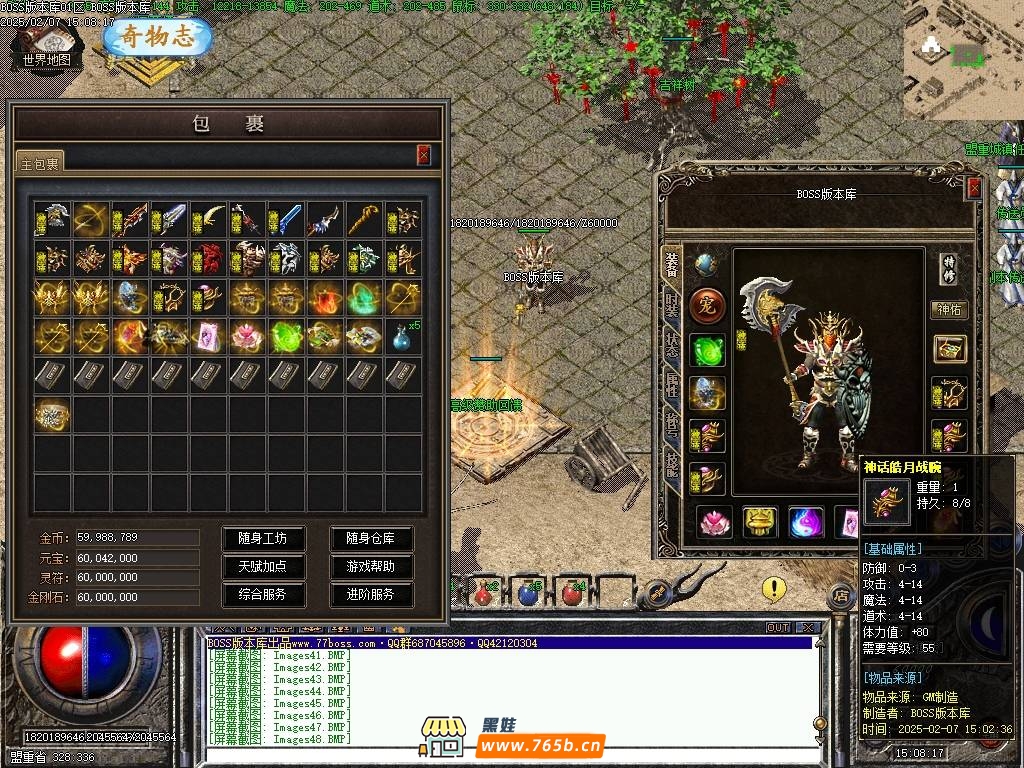Open the 综合服务 general services menu
This screenshot has width=1024, height=768.
click(x=262, y=594)
